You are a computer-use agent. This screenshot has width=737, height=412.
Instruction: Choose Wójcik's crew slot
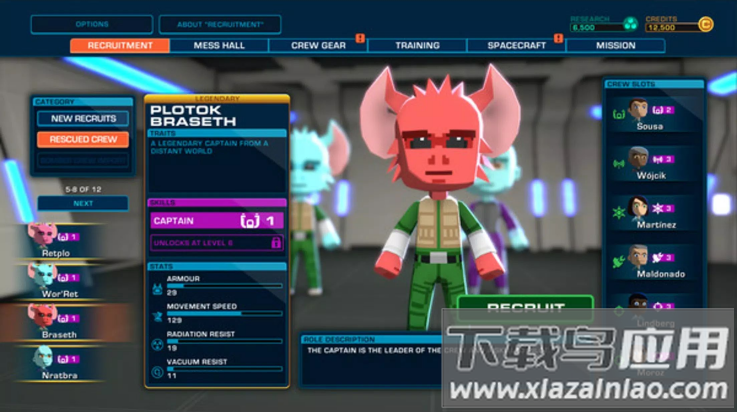point(654,160)
